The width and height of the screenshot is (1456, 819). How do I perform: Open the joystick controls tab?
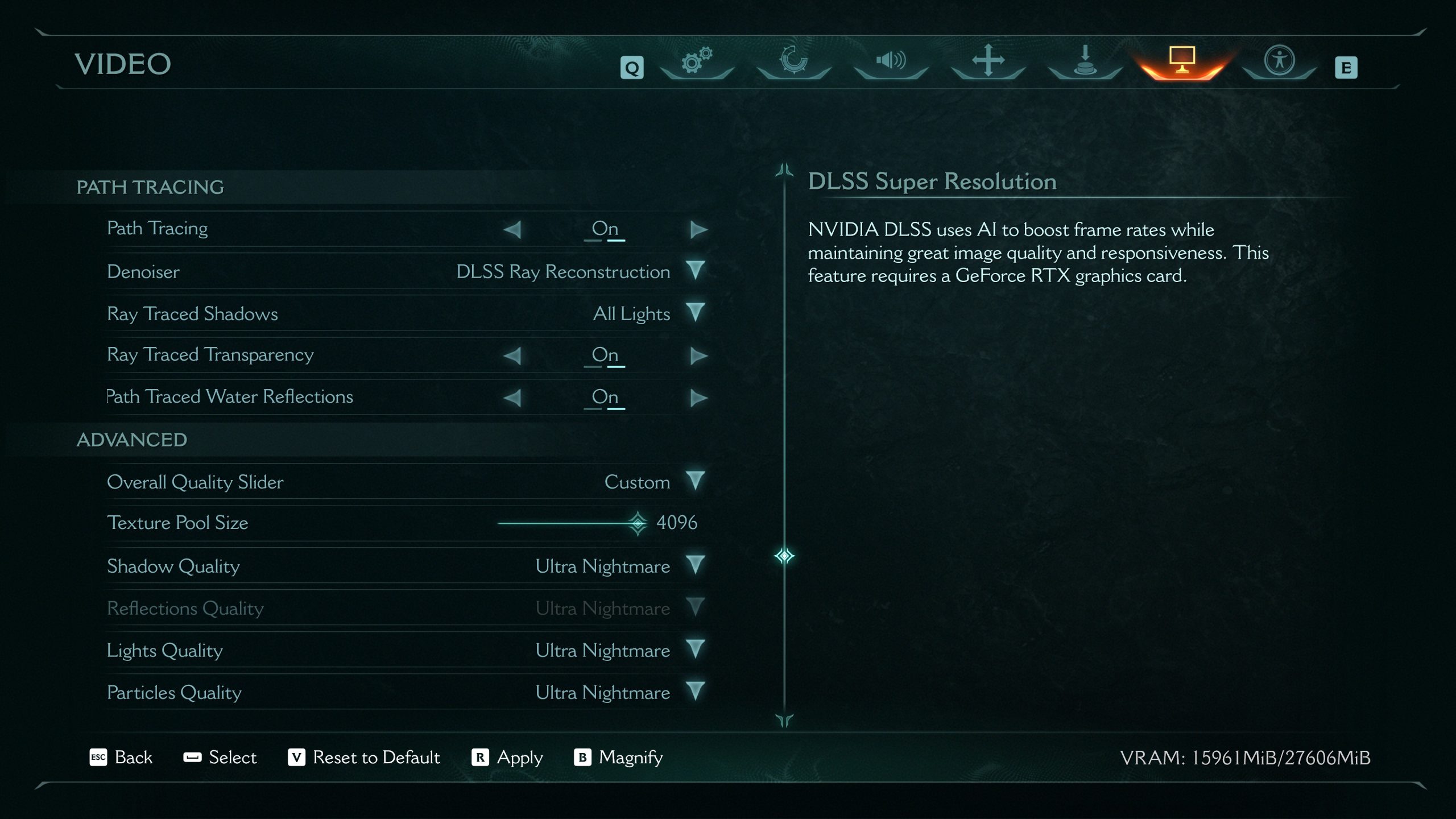pyautogui.click(x=1085, y=61)
